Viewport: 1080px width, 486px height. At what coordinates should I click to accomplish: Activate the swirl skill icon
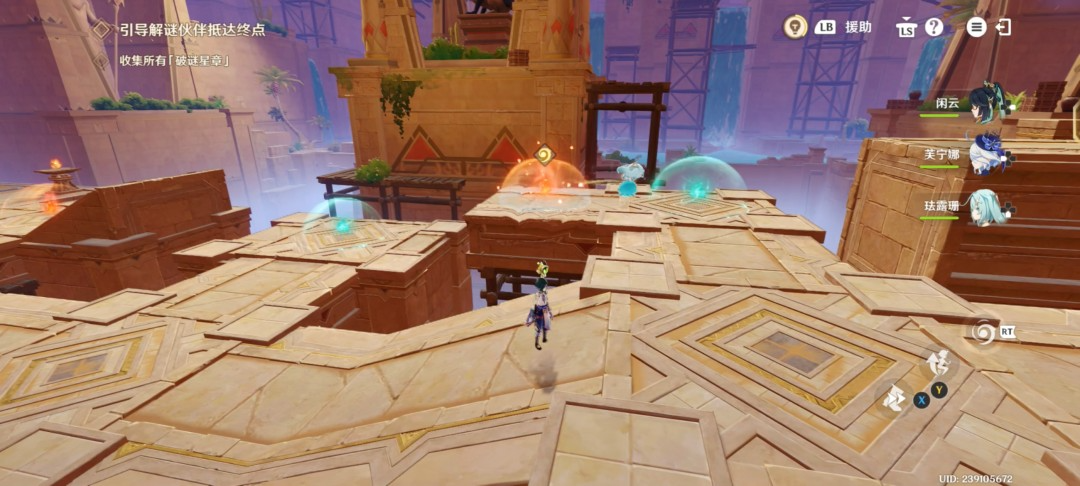983,332
